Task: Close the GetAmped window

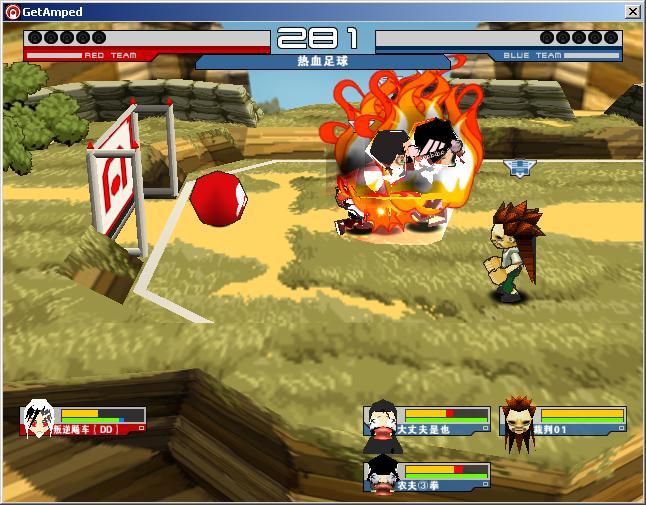Action: click(x=632, y=11)
